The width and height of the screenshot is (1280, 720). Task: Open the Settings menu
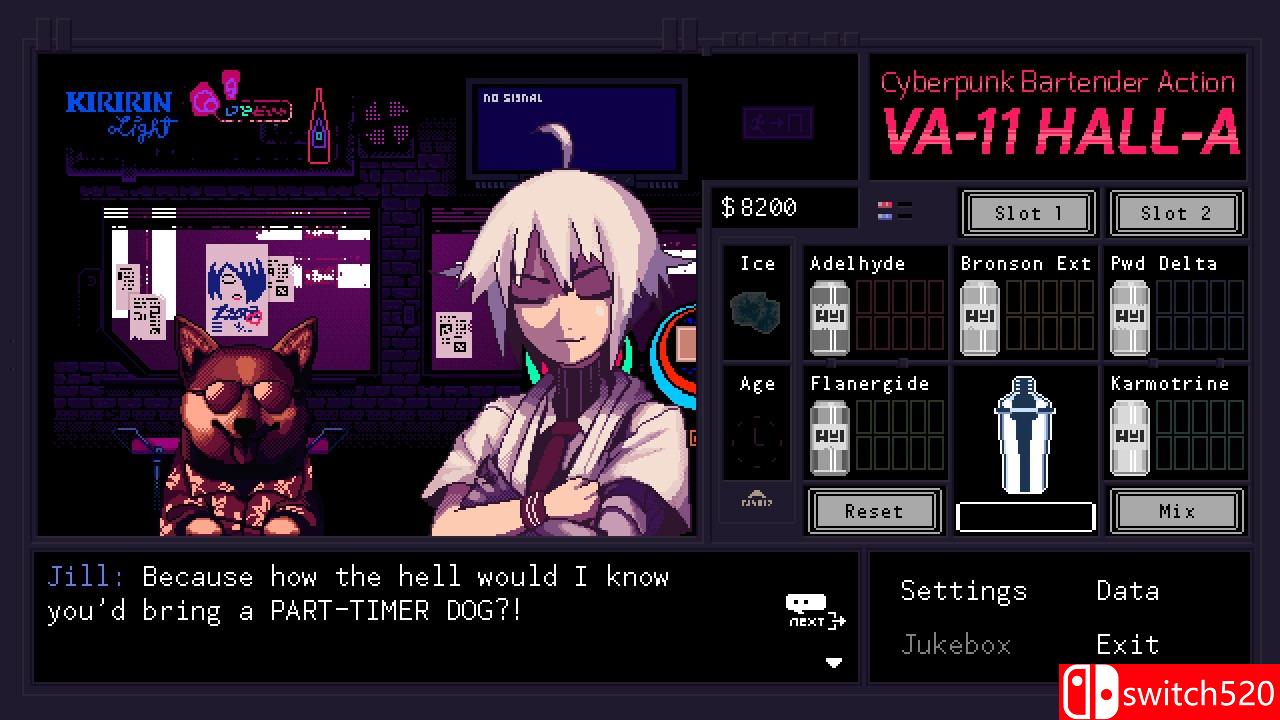click(963, 591)
